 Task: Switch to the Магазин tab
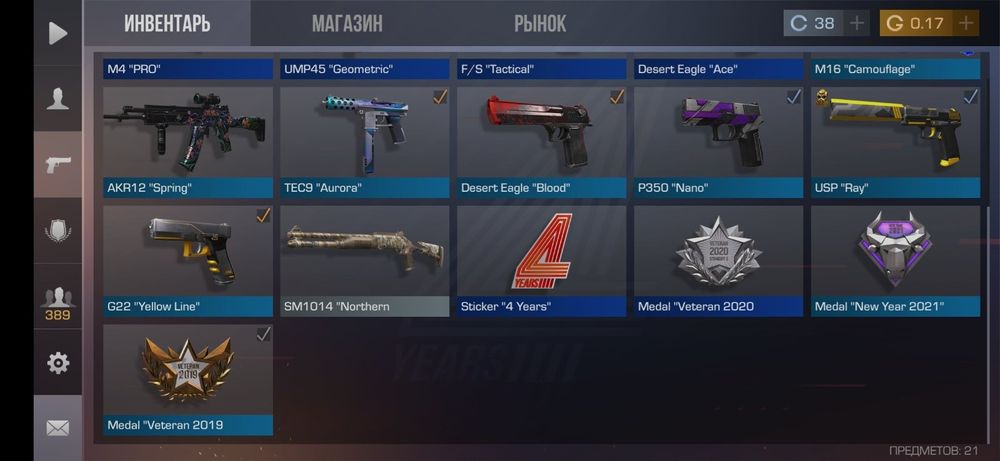pyautogui.click(x=346, y=23)
